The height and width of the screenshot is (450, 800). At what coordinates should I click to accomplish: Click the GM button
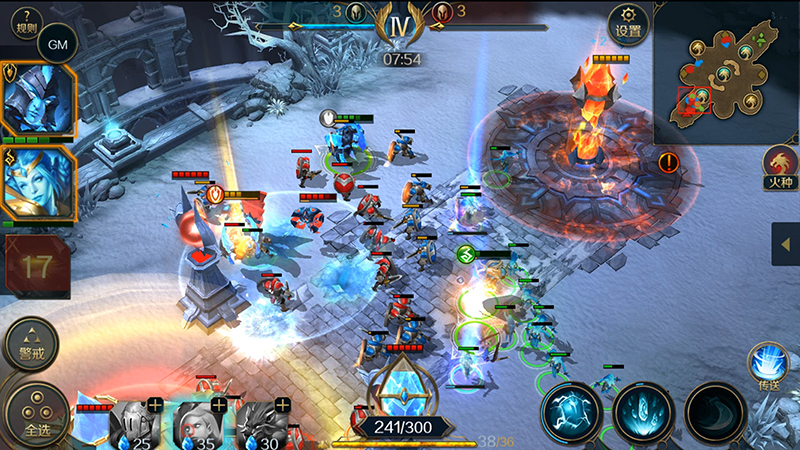pos(55,45)
